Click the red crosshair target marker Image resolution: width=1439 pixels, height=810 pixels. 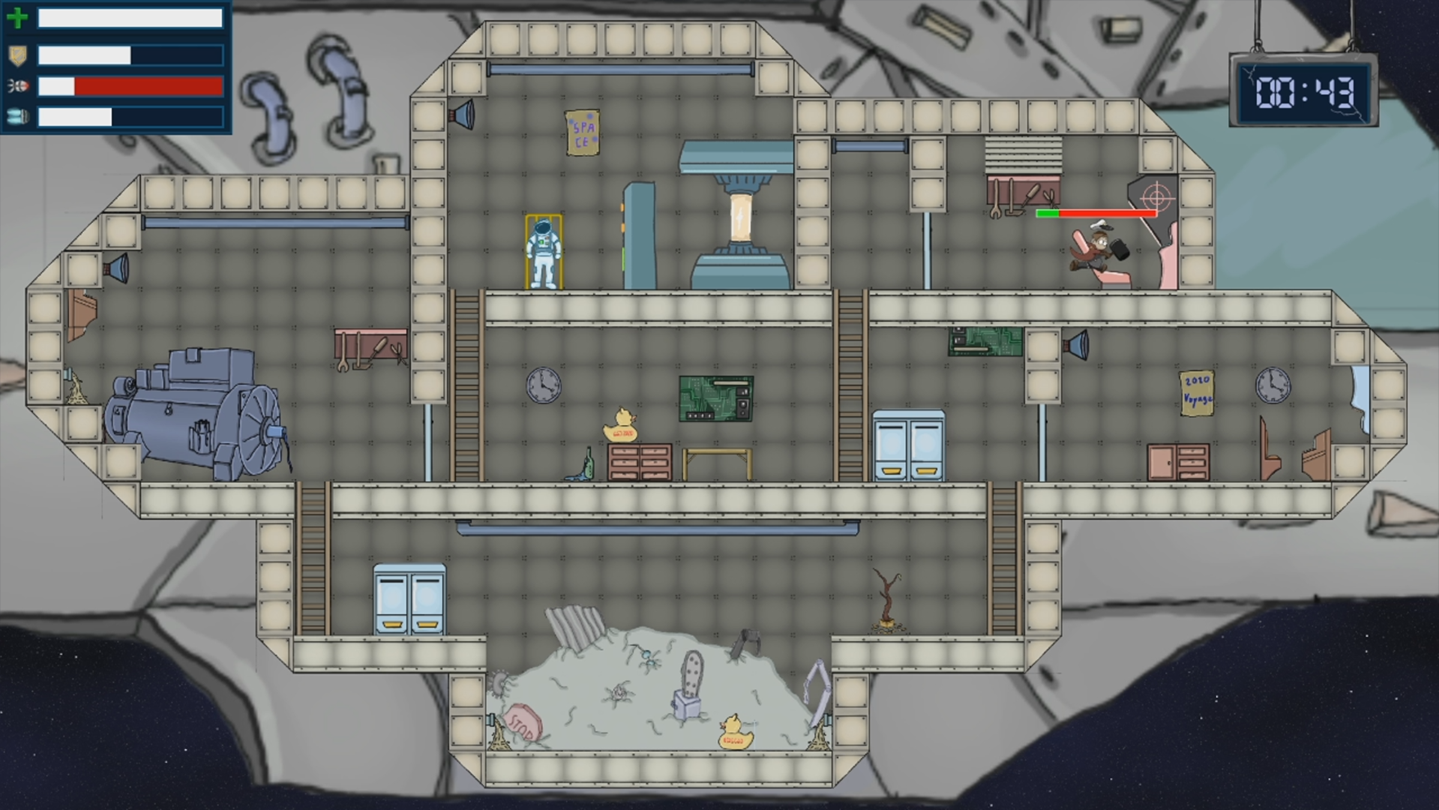pyautogui.click(x=1156, y=192)
